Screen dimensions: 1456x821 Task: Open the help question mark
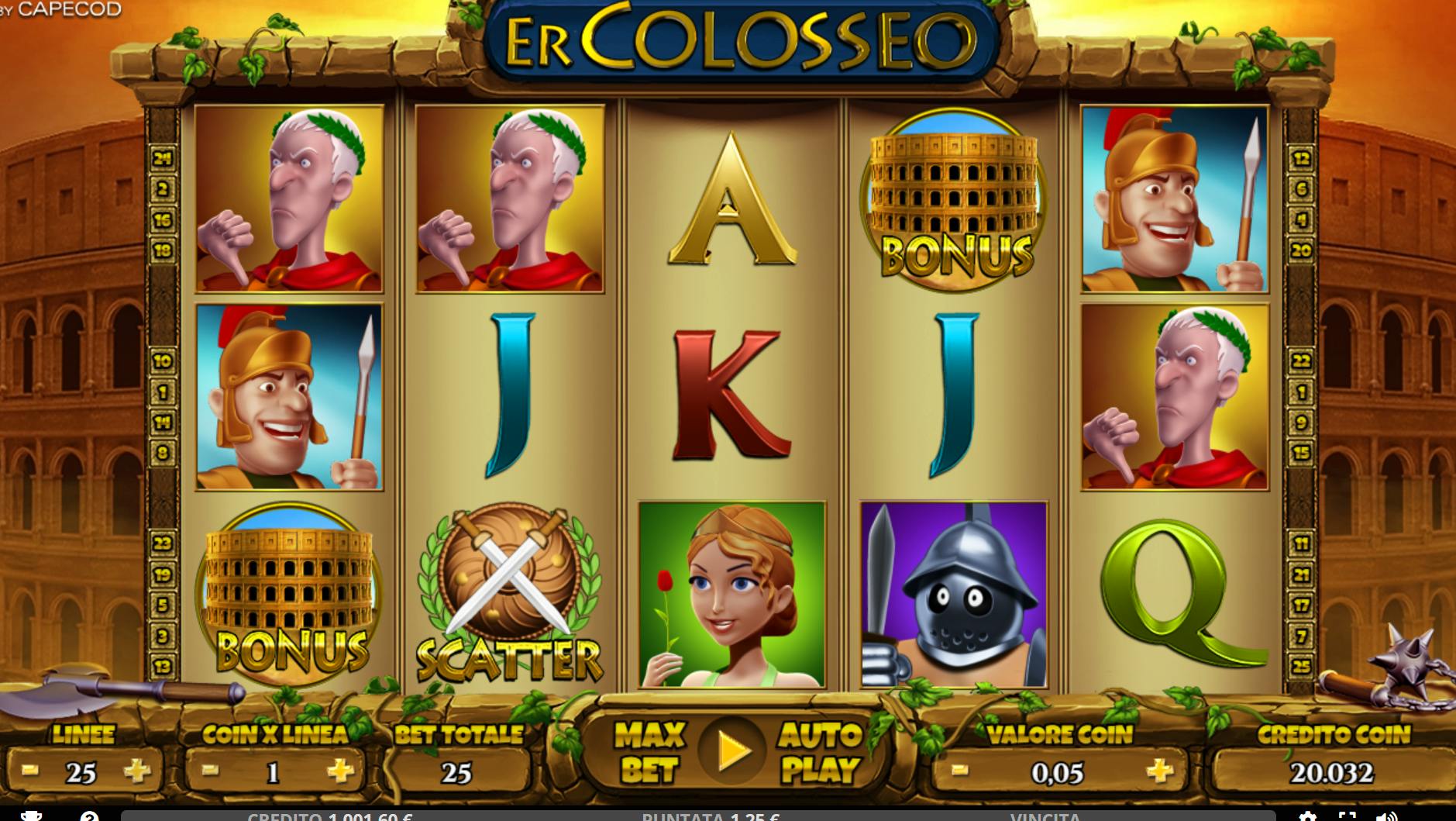point(89,816)
